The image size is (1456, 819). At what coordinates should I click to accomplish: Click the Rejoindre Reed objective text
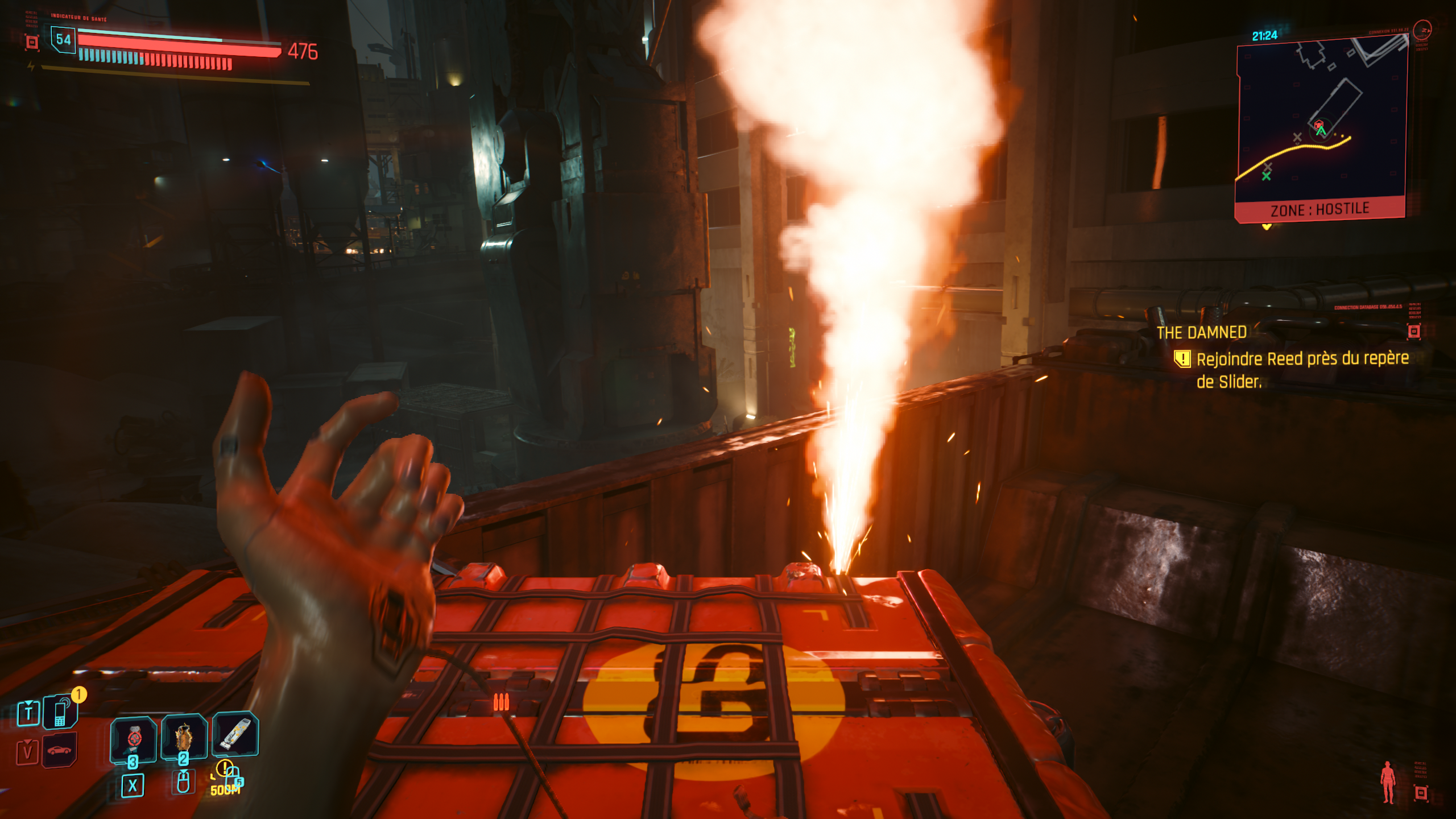pyautogui.click(x=1302, y=370)
